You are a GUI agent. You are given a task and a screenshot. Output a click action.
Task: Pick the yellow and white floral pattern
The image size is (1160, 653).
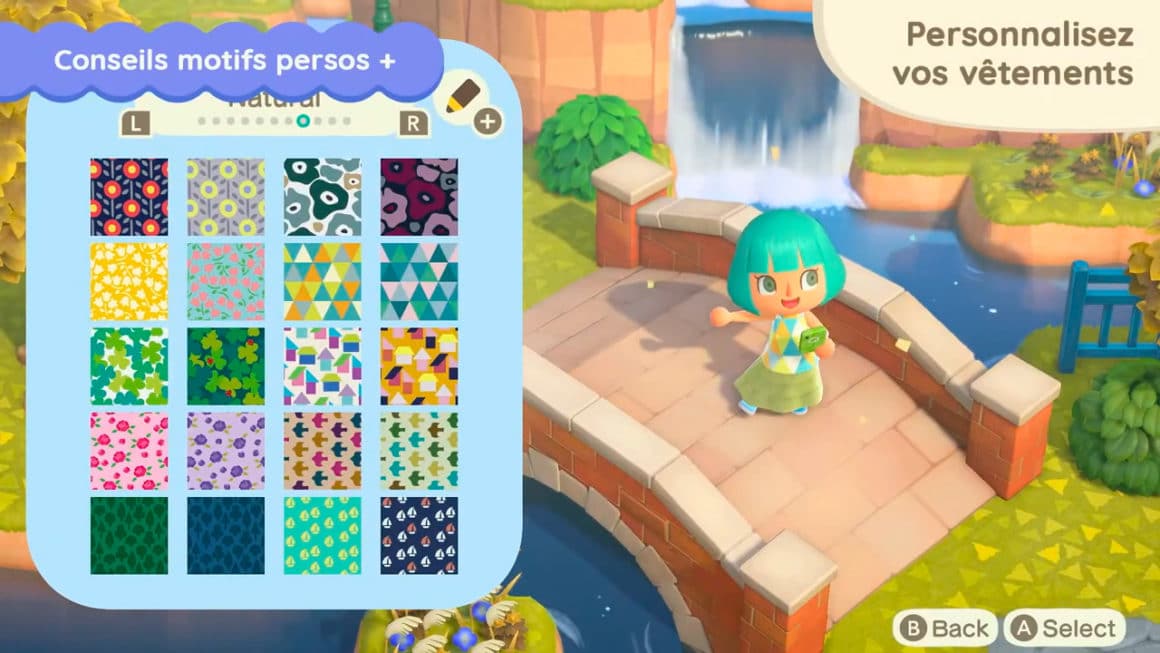129,282
